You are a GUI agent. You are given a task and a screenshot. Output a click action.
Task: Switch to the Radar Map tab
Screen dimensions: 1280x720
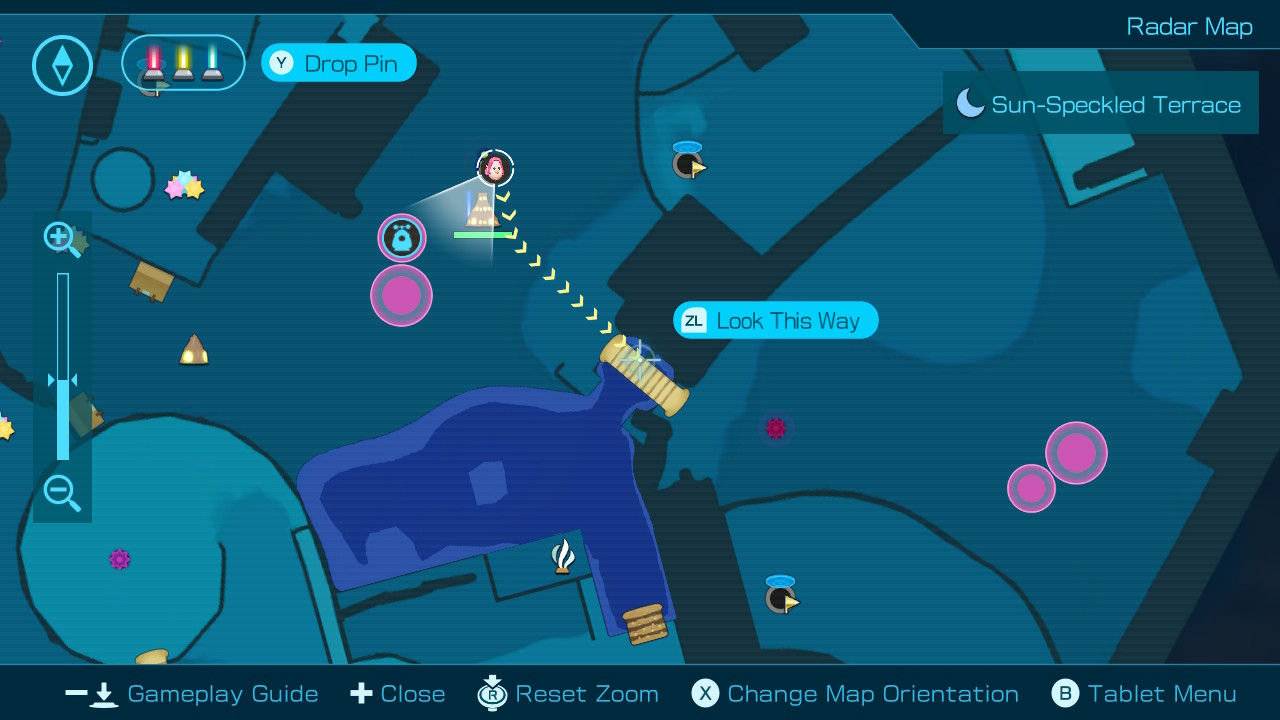click(1189, 26)
